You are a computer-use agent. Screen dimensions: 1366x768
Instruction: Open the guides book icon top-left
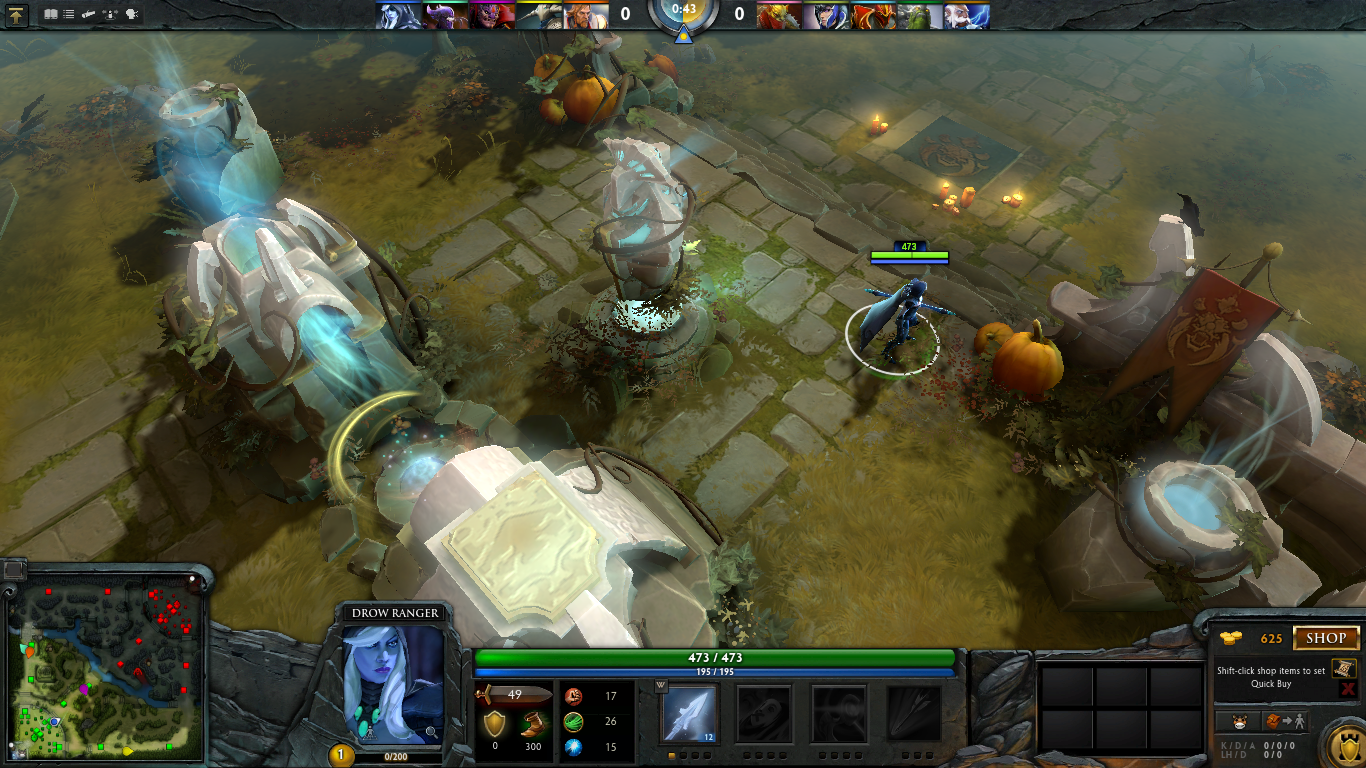point(50,14)
